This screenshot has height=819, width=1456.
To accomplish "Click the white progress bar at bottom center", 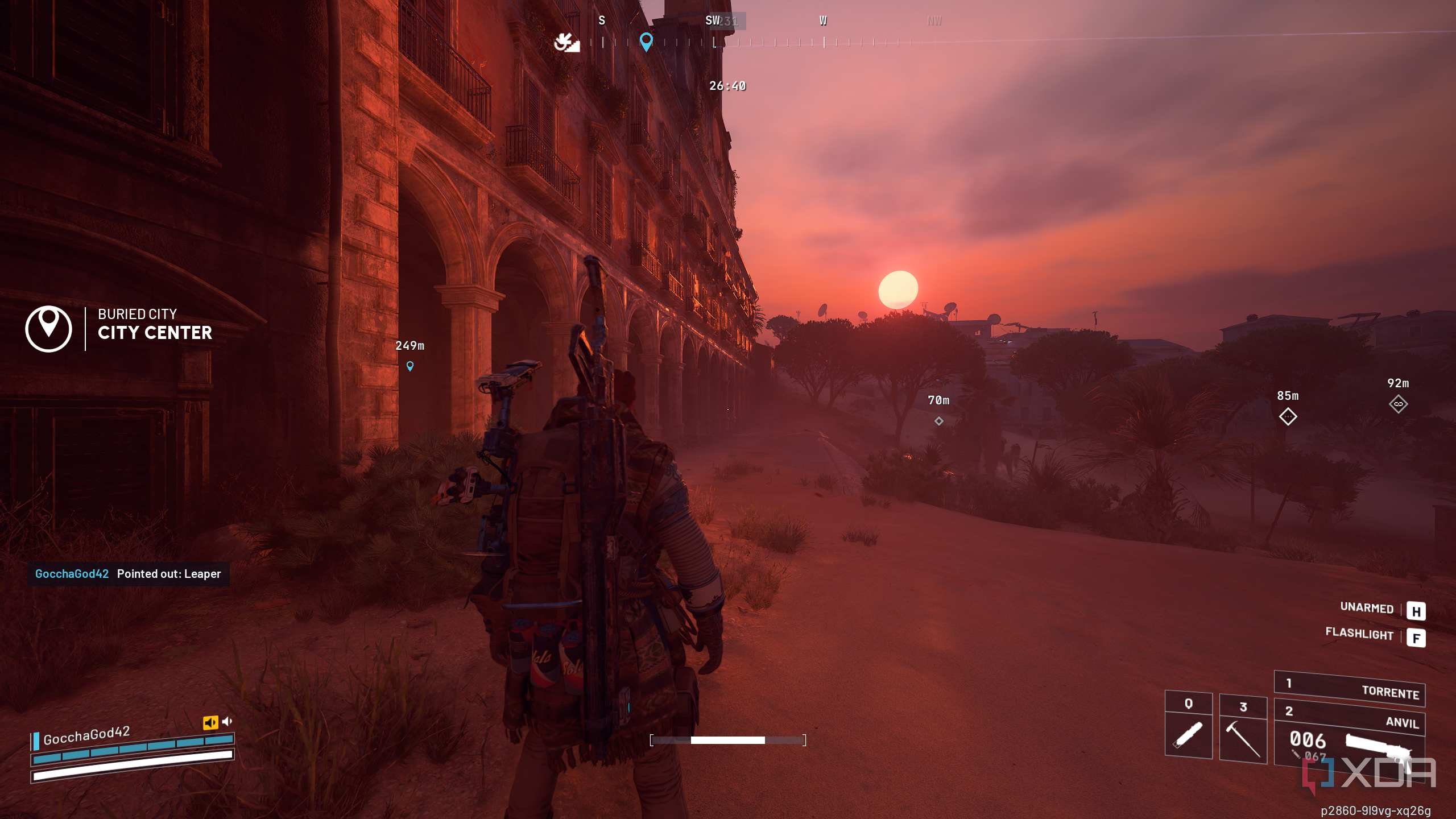I will (728, 741).
